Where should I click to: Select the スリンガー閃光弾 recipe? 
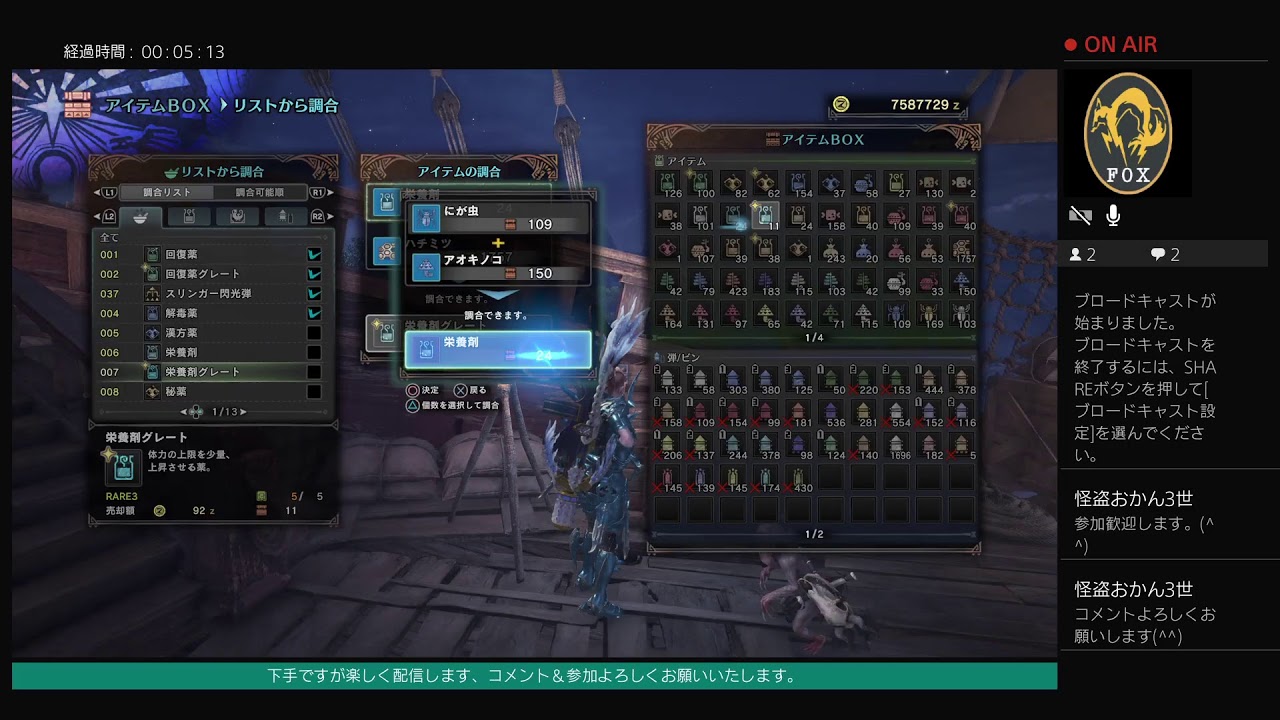[210, 294]
